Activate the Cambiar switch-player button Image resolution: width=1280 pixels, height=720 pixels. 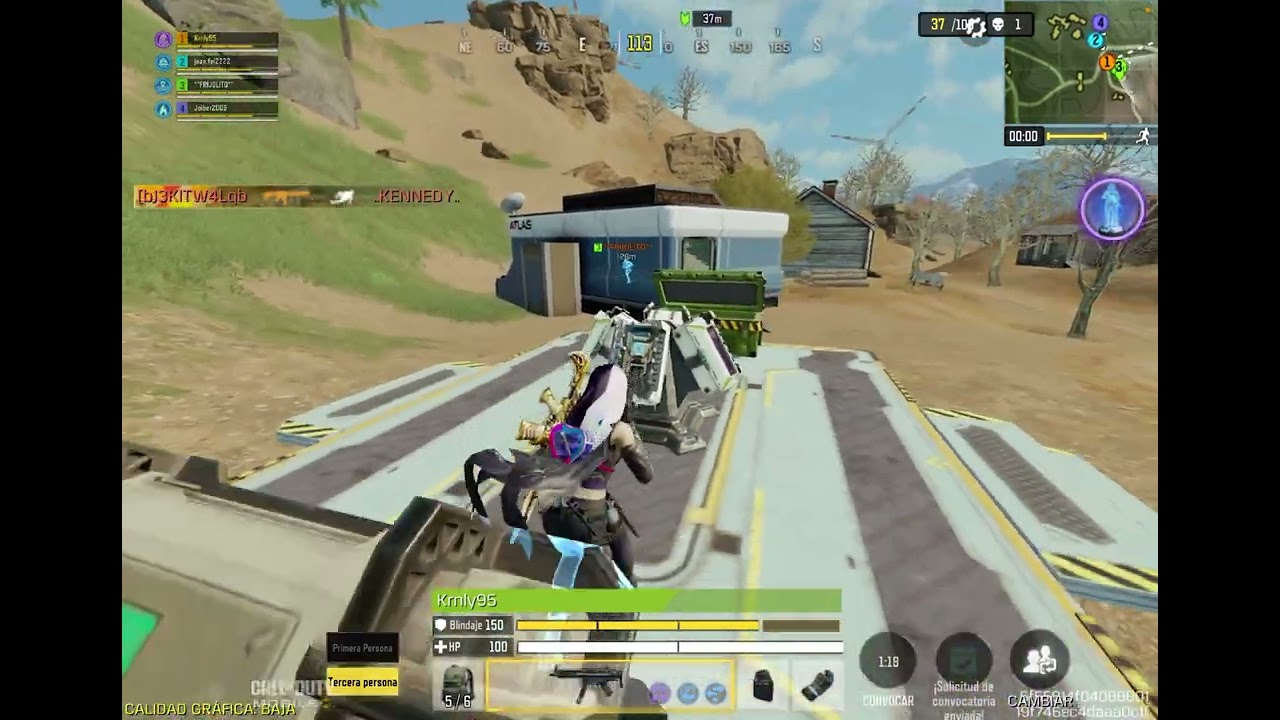pos(1040,664)
